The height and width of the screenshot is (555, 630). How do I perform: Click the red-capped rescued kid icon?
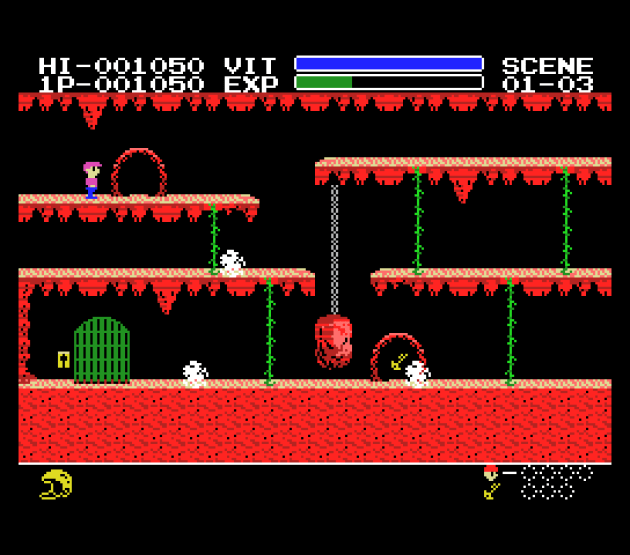pos(490,473)
